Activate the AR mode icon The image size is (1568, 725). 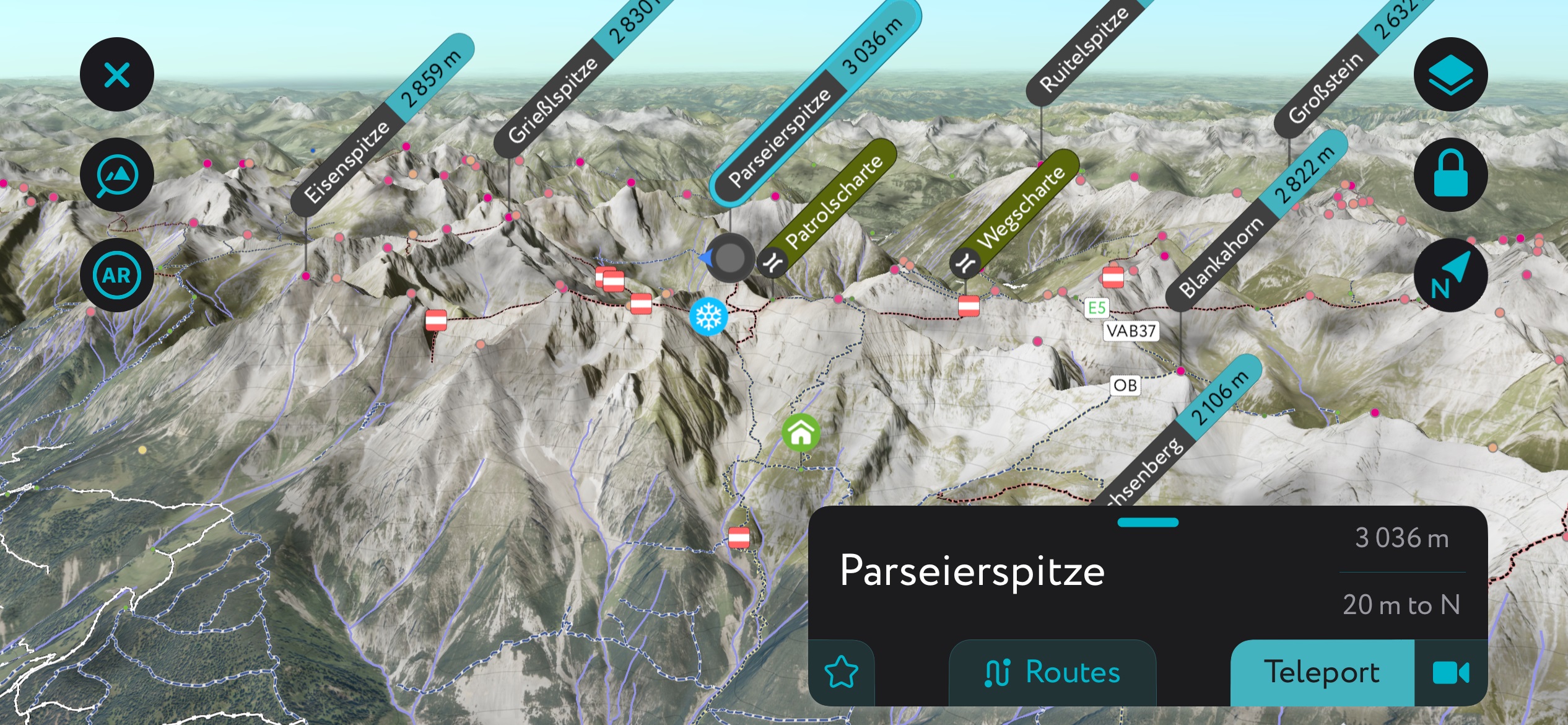click(116, 275)
